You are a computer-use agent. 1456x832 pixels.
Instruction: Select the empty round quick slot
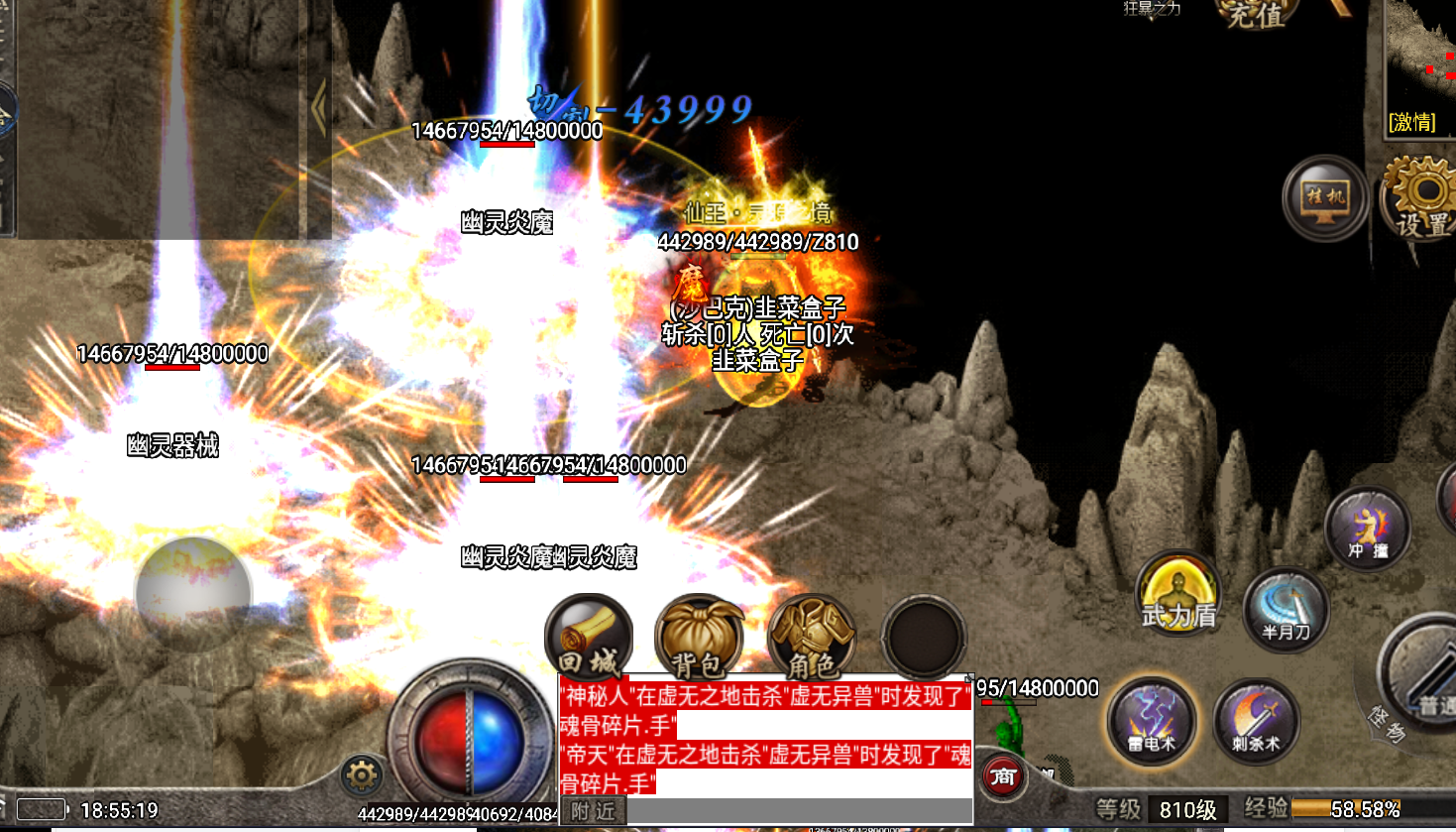pos(924,637)
